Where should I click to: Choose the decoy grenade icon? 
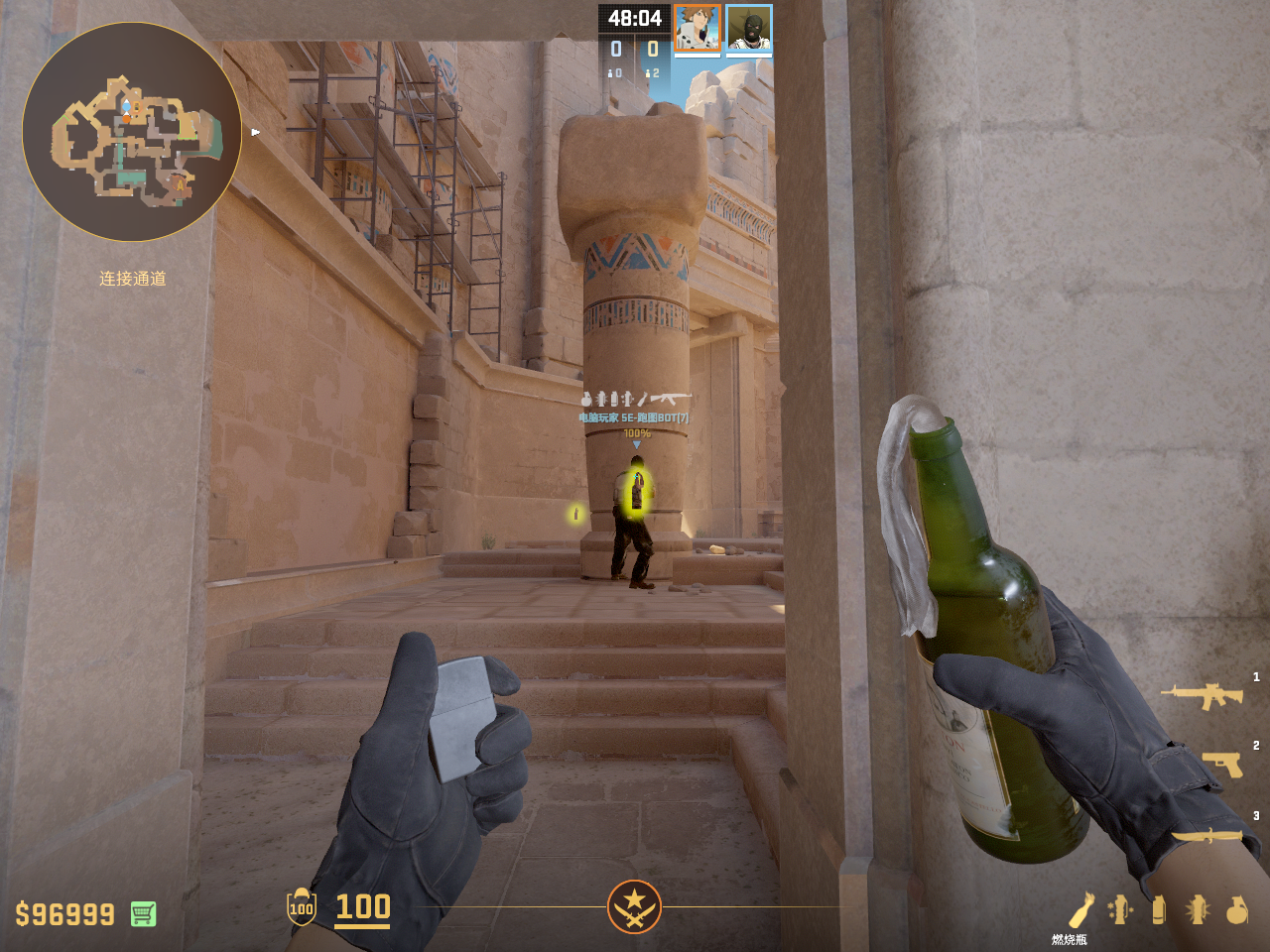[x=1120, y=909]
